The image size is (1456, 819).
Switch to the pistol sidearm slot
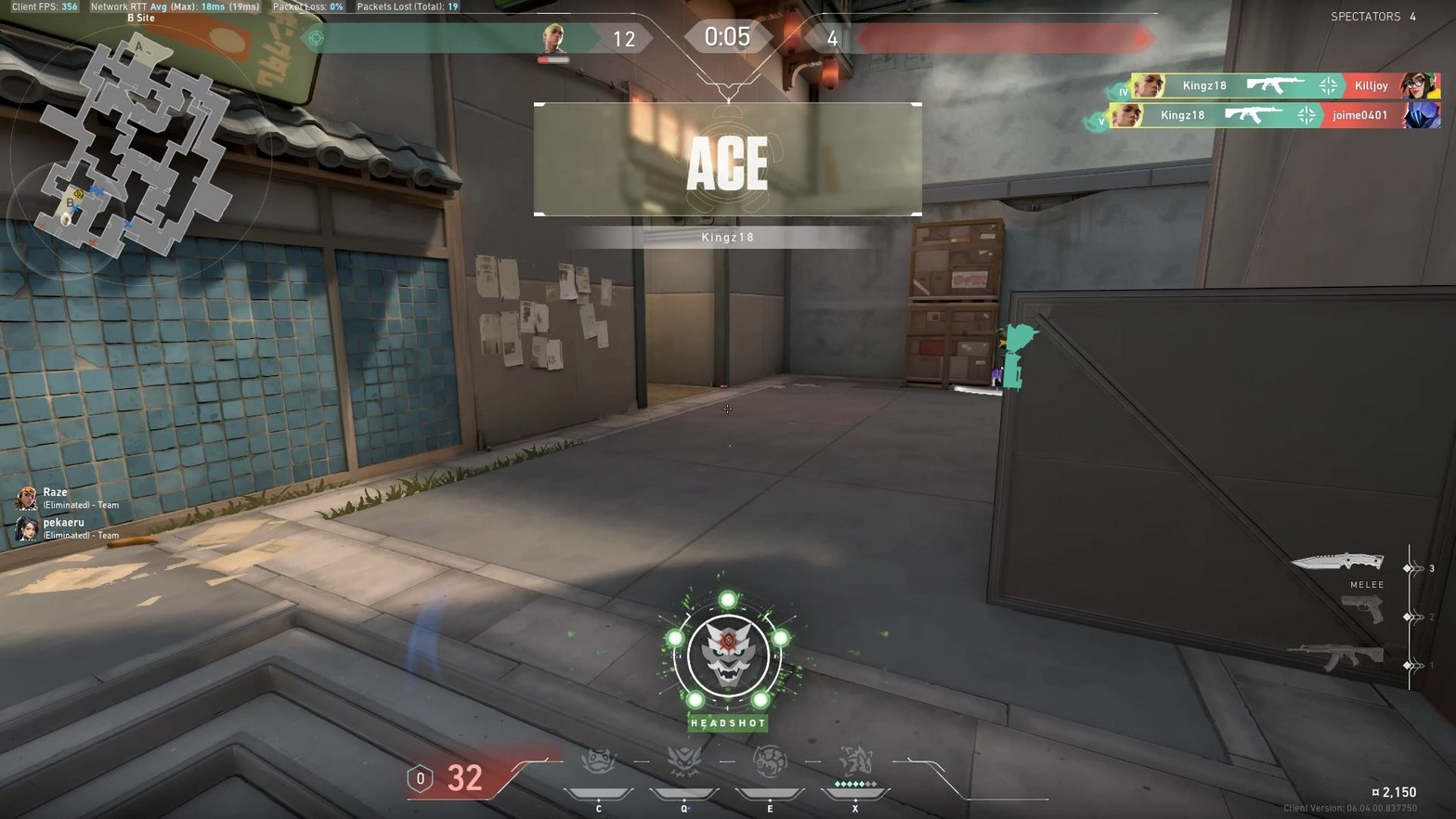click(1361, 610)
